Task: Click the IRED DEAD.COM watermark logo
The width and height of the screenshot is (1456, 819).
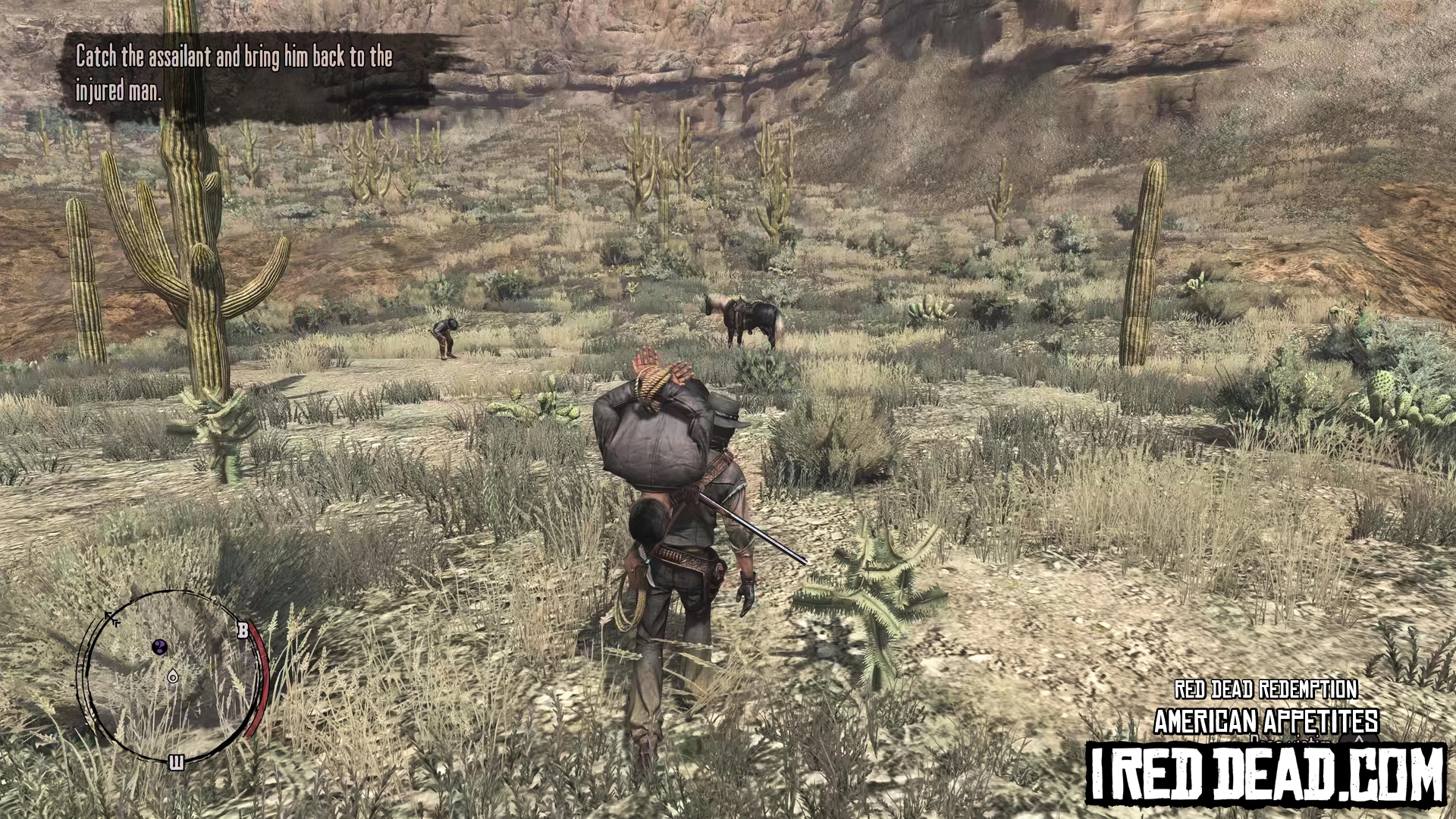Action: tap(1266, 773)
